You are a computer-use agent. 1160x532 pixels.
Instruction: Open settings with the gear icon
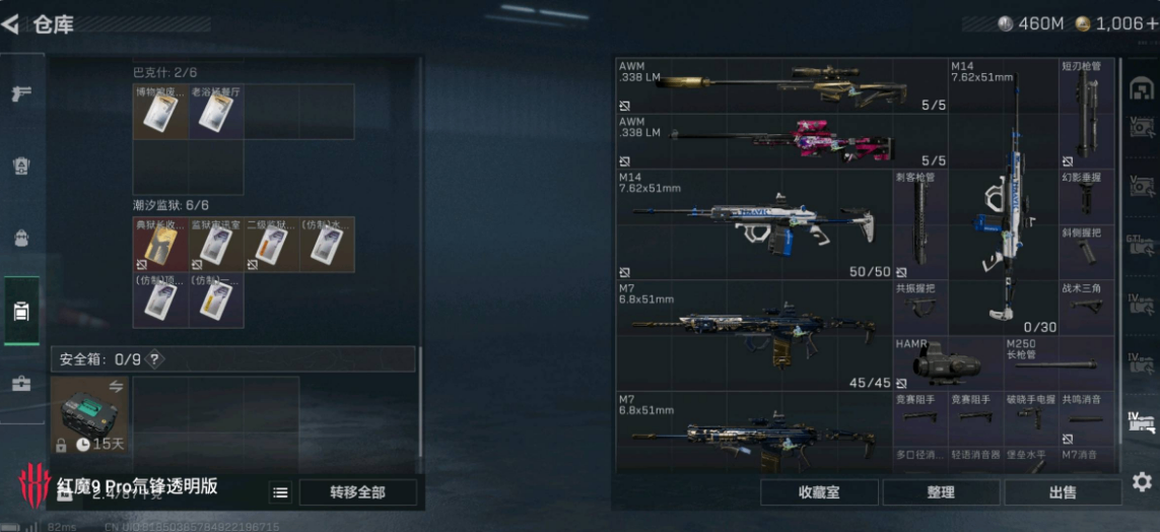(x=1141, y=482)
